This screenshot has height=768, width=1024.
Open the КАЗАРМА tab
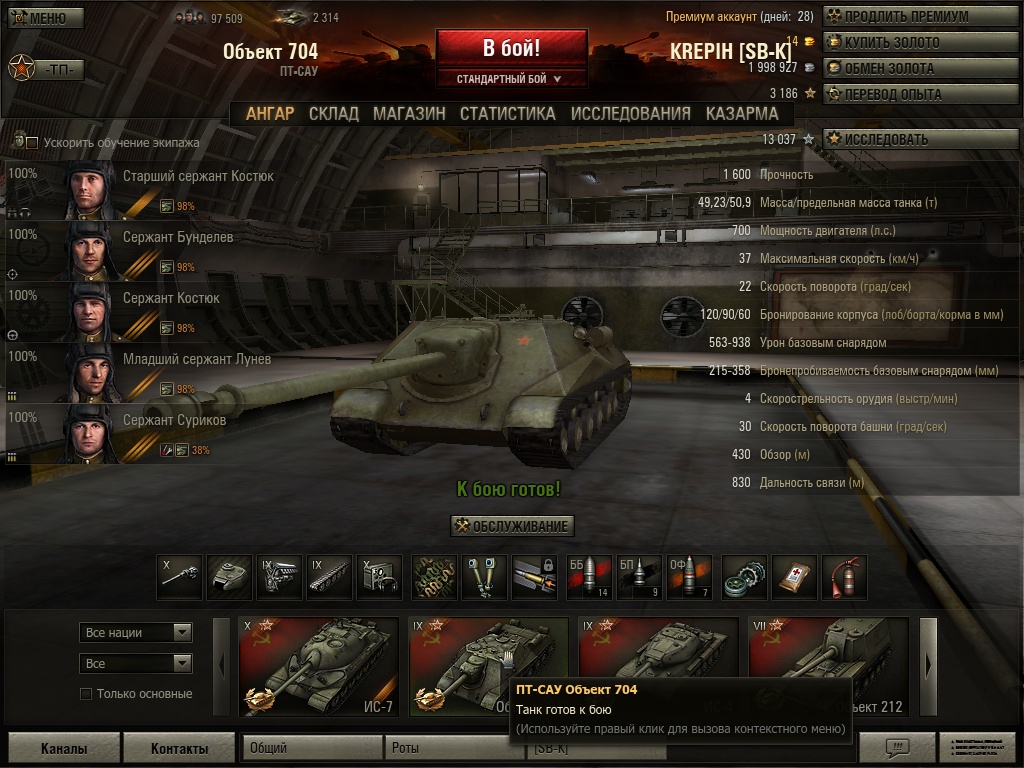tap(741, 113)
